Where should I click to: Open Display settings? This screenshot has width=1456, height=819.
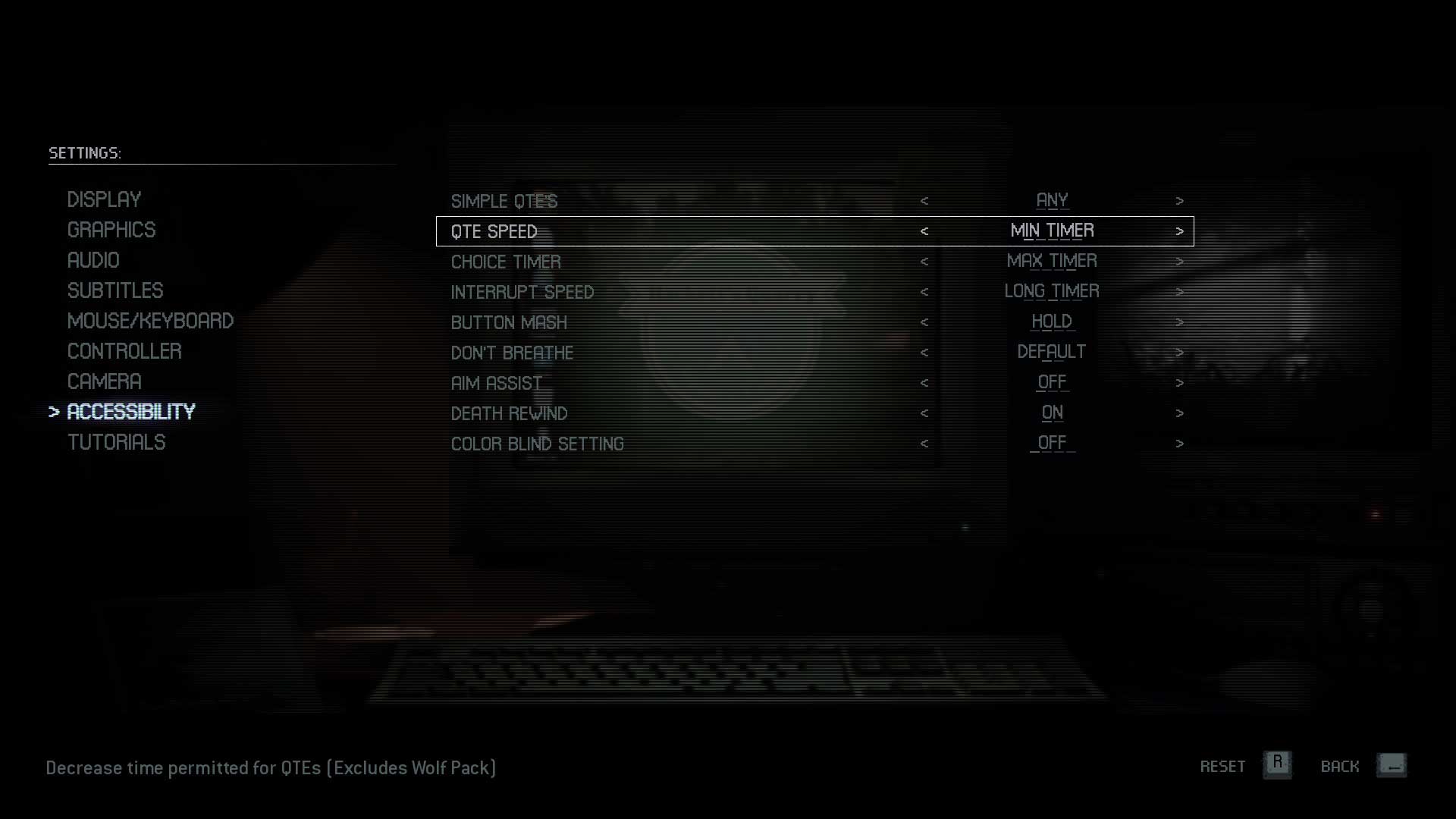pos(104,199)
